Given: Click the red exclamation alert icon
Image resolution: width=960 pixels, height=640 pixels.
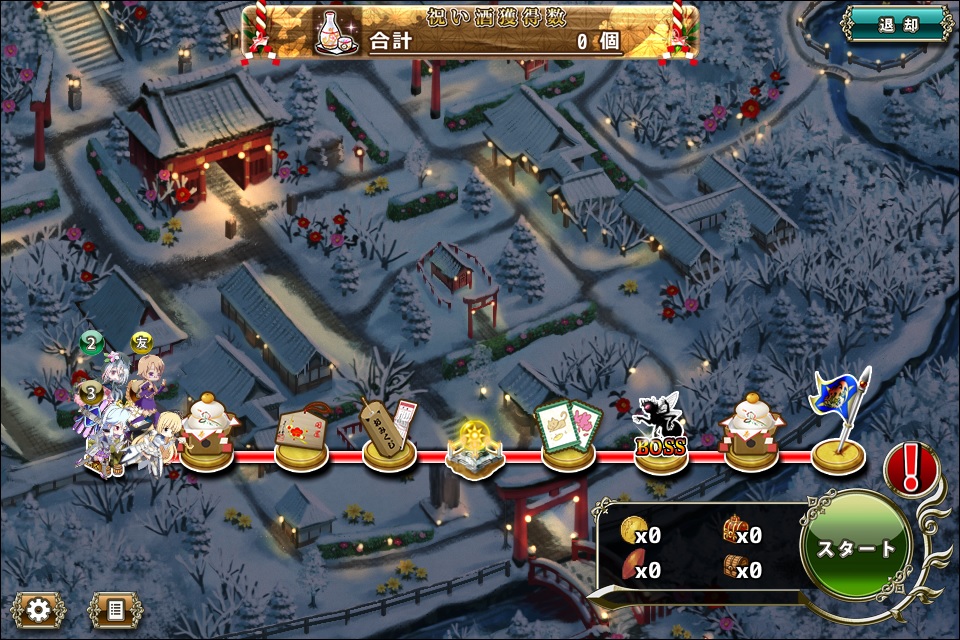Looking at the screenshot, I should tap(911, 468).
